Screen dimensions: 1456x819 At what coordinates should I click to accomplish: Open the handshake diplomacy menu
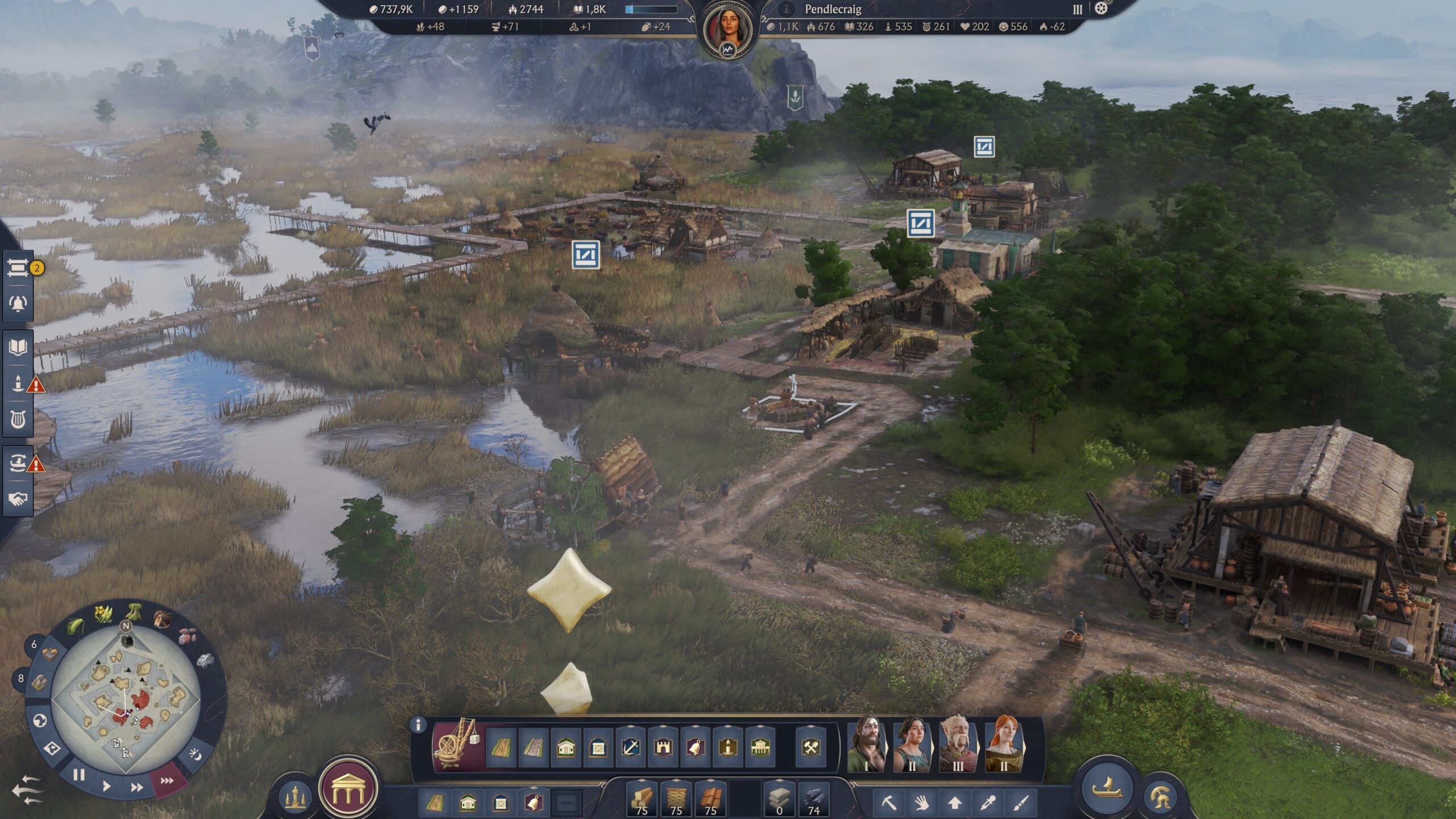click(x=18, y=499)
